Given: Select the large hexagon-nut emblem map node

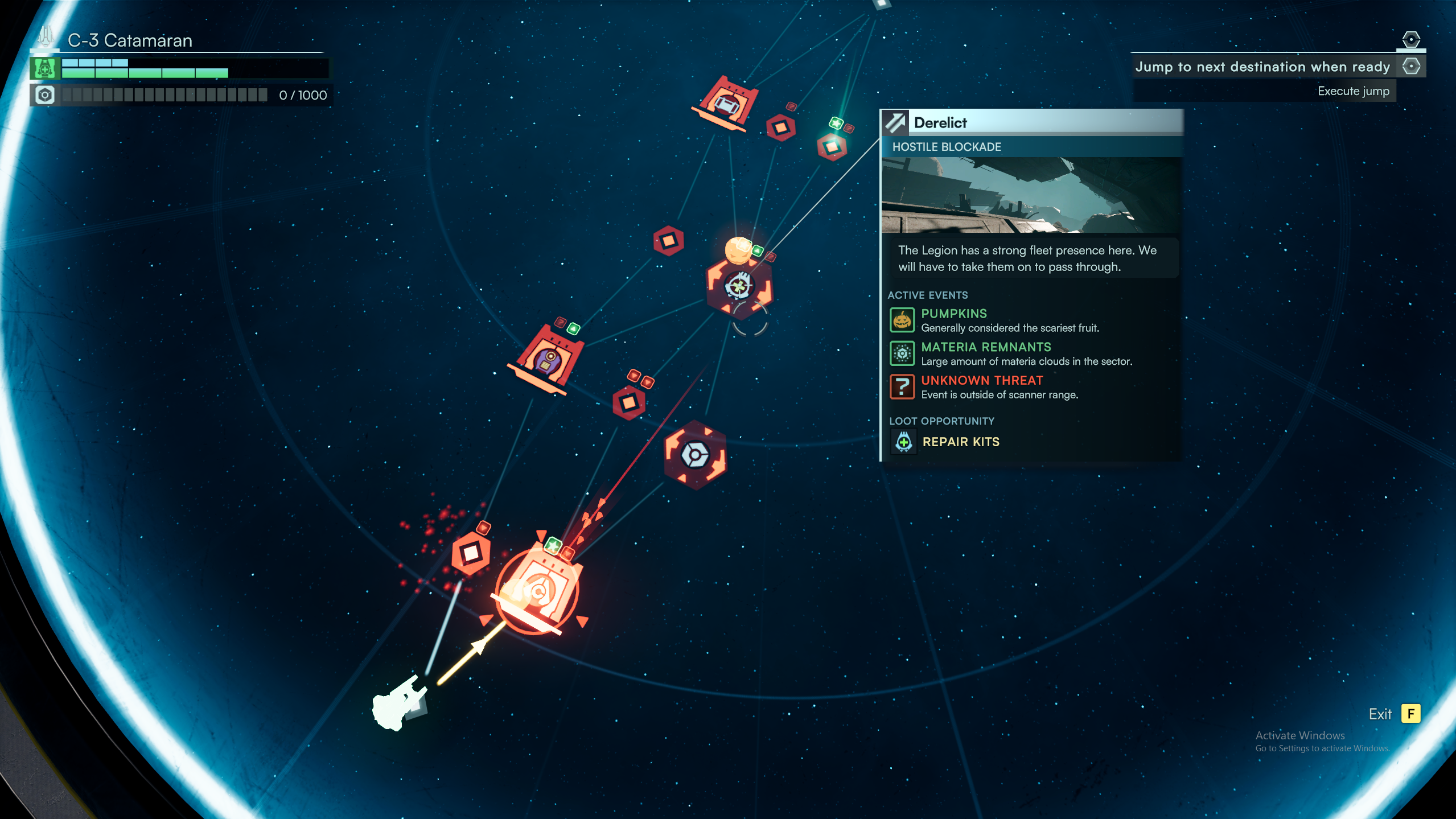Looking at the screenshot, I should point(695,455).
